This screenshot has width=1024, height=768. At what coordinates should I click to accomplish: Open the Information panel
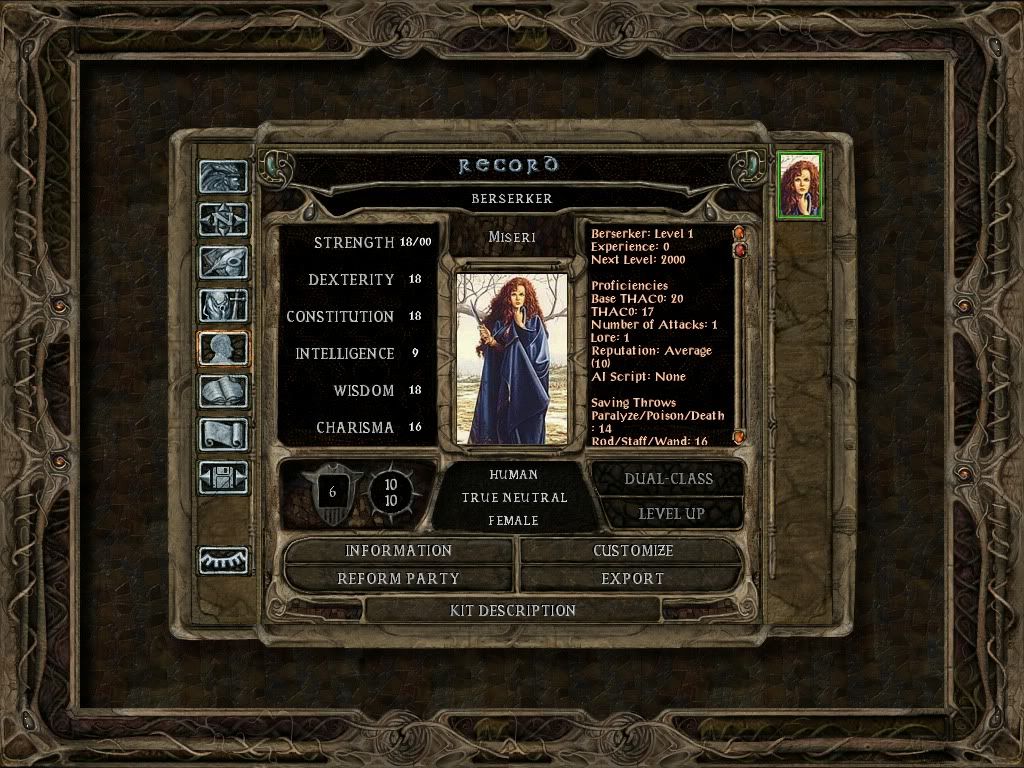point(398,551)
